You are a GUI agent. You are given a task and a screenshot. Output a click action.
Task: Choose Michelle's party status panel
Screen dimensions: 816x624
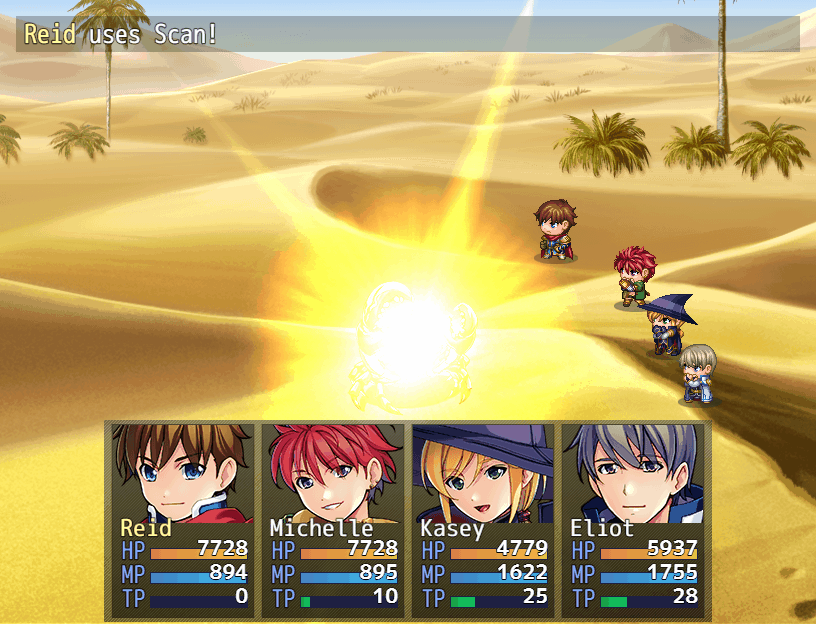332,518
